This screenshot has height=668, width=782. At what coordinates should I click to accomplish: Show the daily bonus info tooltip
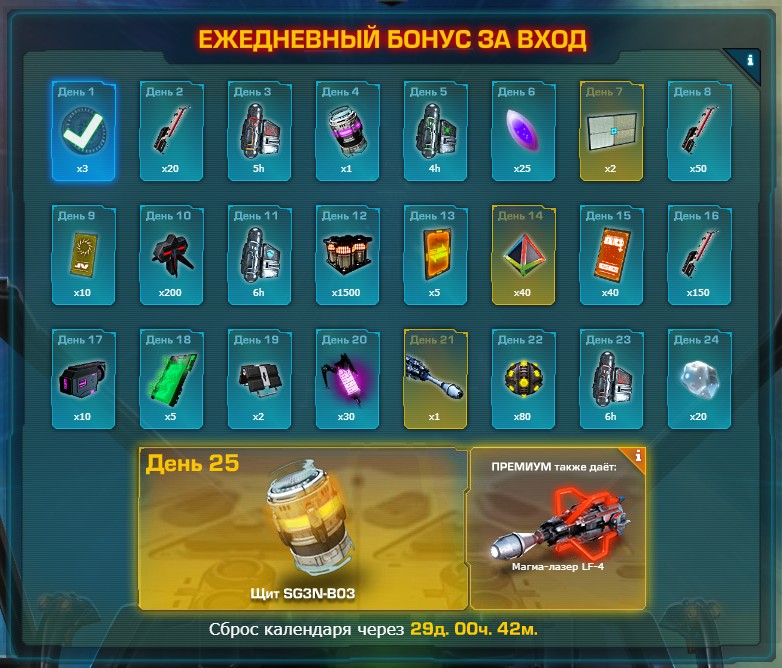[x=750, y=60]
